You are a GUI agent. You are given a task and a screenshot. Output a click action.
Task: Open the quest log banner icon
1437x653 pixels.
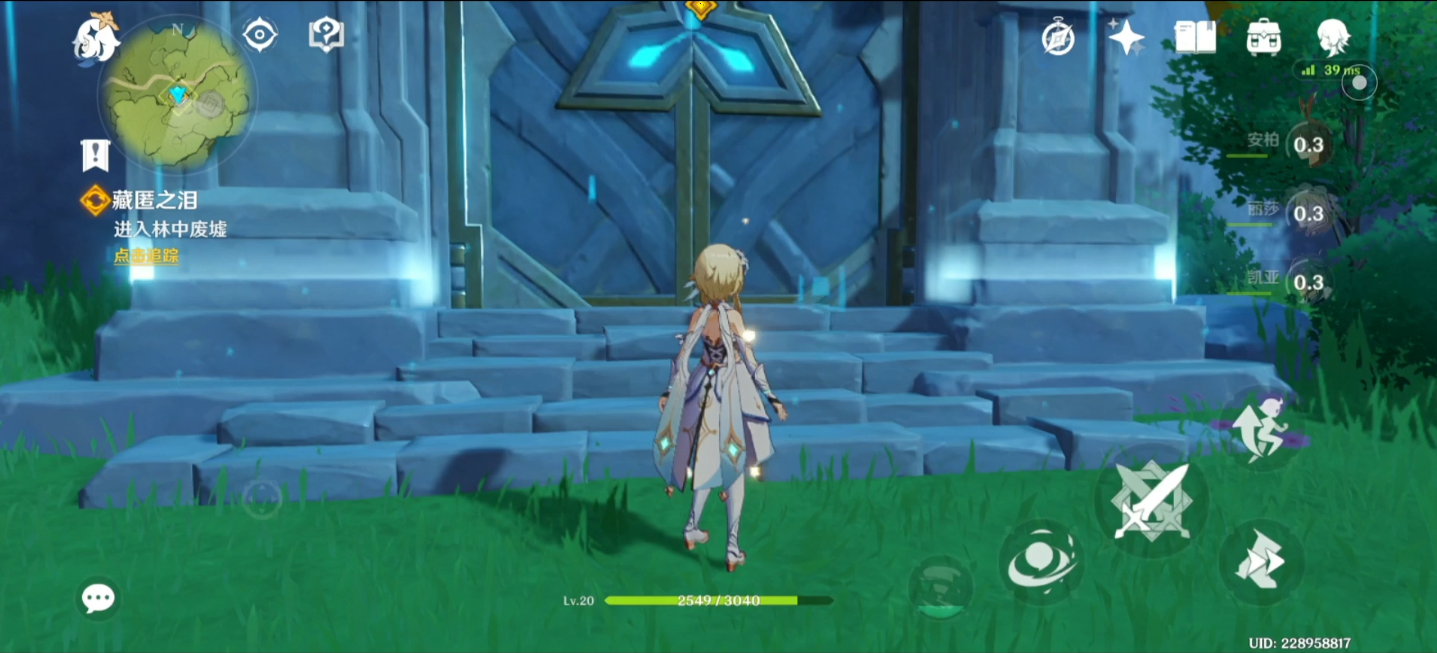coord(95,155)
